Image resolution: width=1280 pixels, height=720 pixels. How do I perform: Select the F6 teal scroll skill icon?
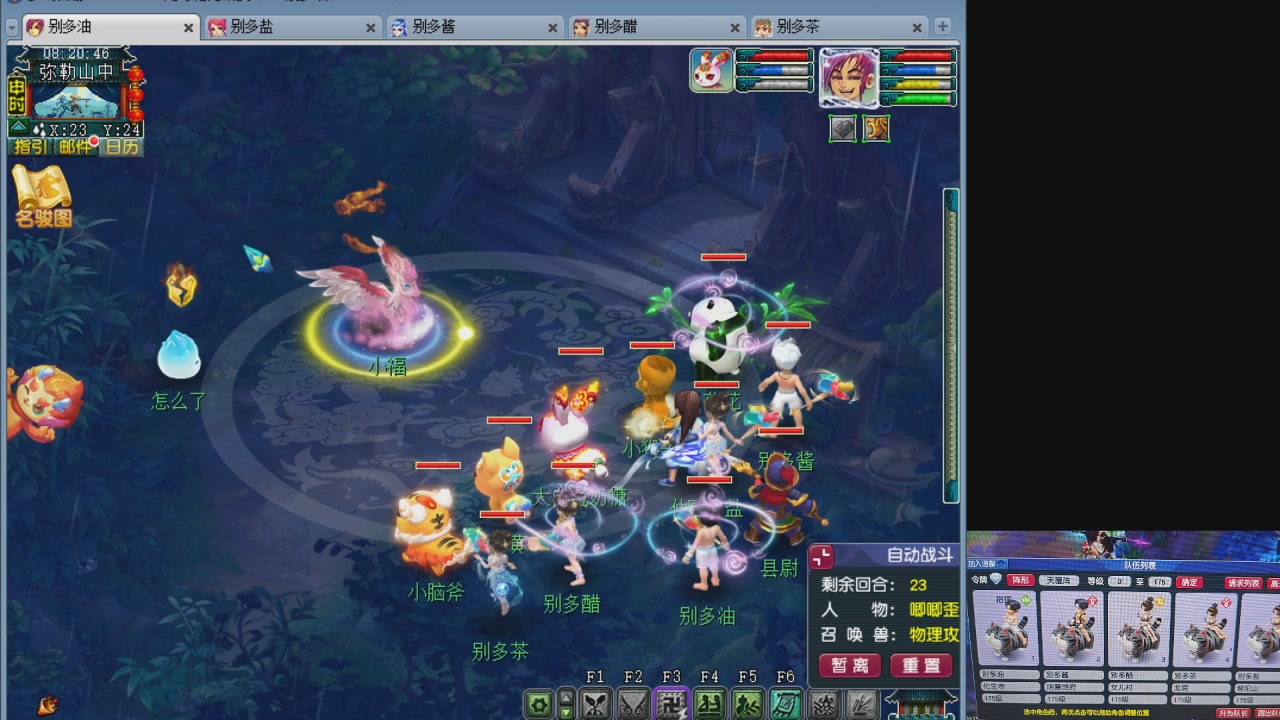click(785, 703)
